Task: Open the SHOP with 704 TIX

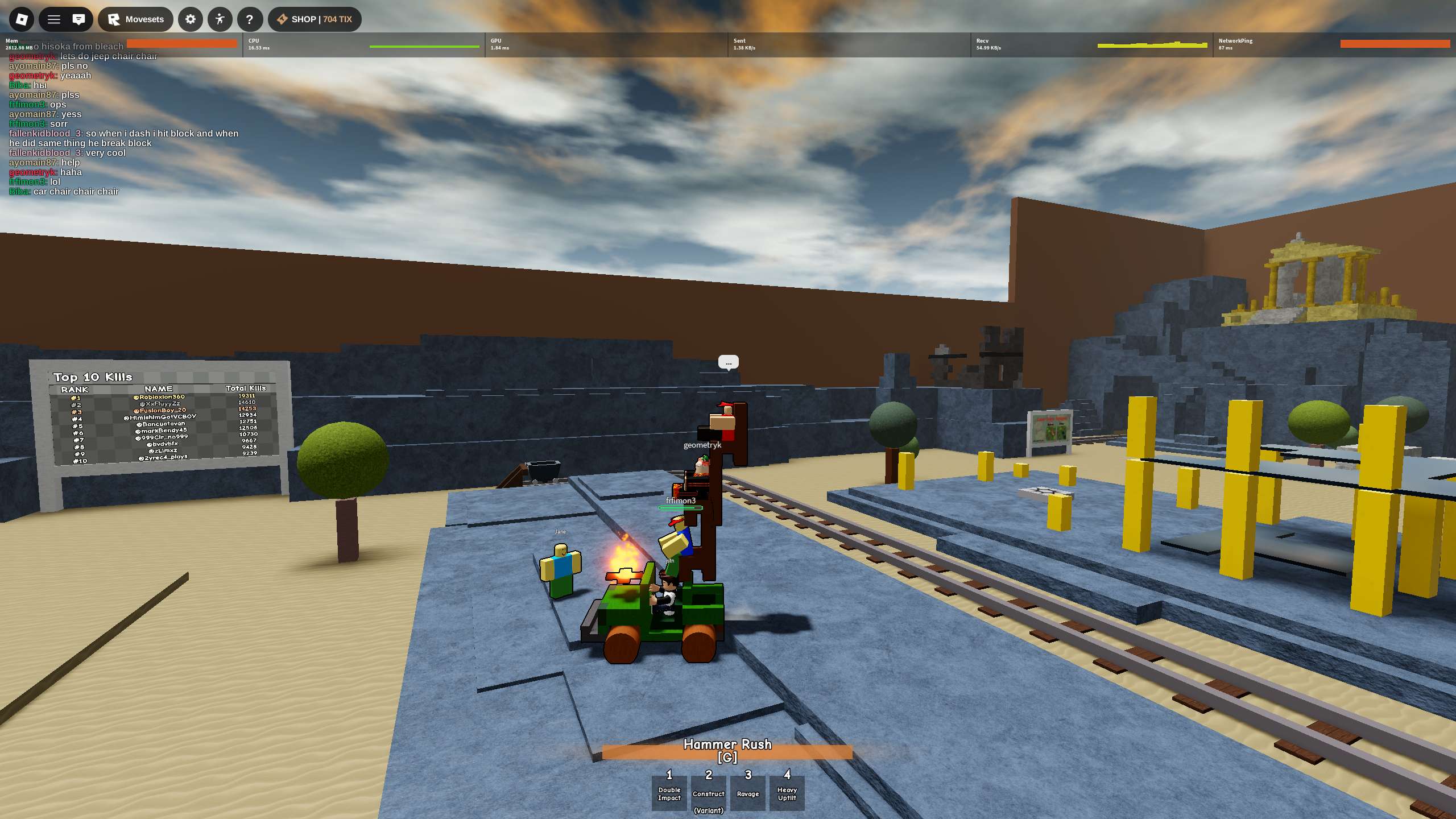Action: [315, 19]
